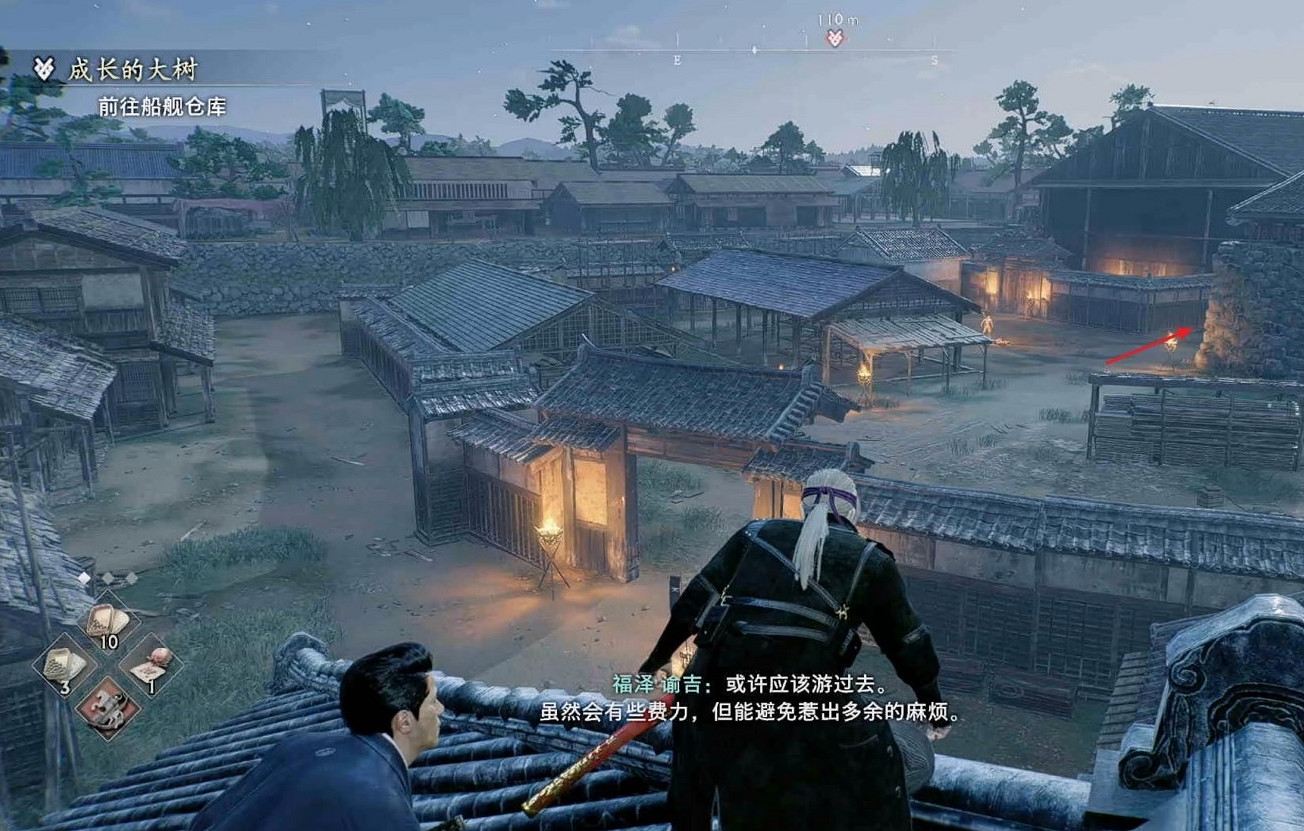Screen dimensions: 1304x831
Task: Click the middle grey diamond indicator above item wheel
Action: point(108,576)
